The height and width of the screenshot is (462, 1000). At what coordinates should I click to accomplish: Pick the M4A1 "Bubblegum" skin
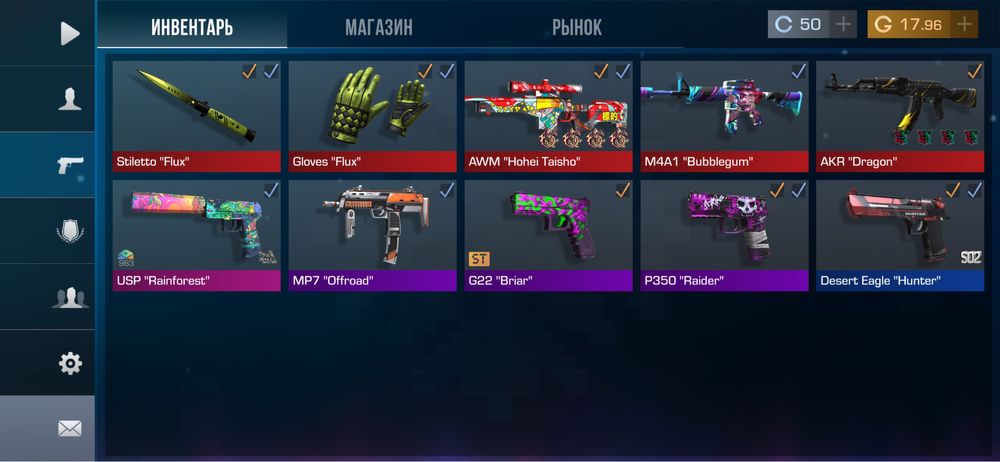click(x=724, y=115)
